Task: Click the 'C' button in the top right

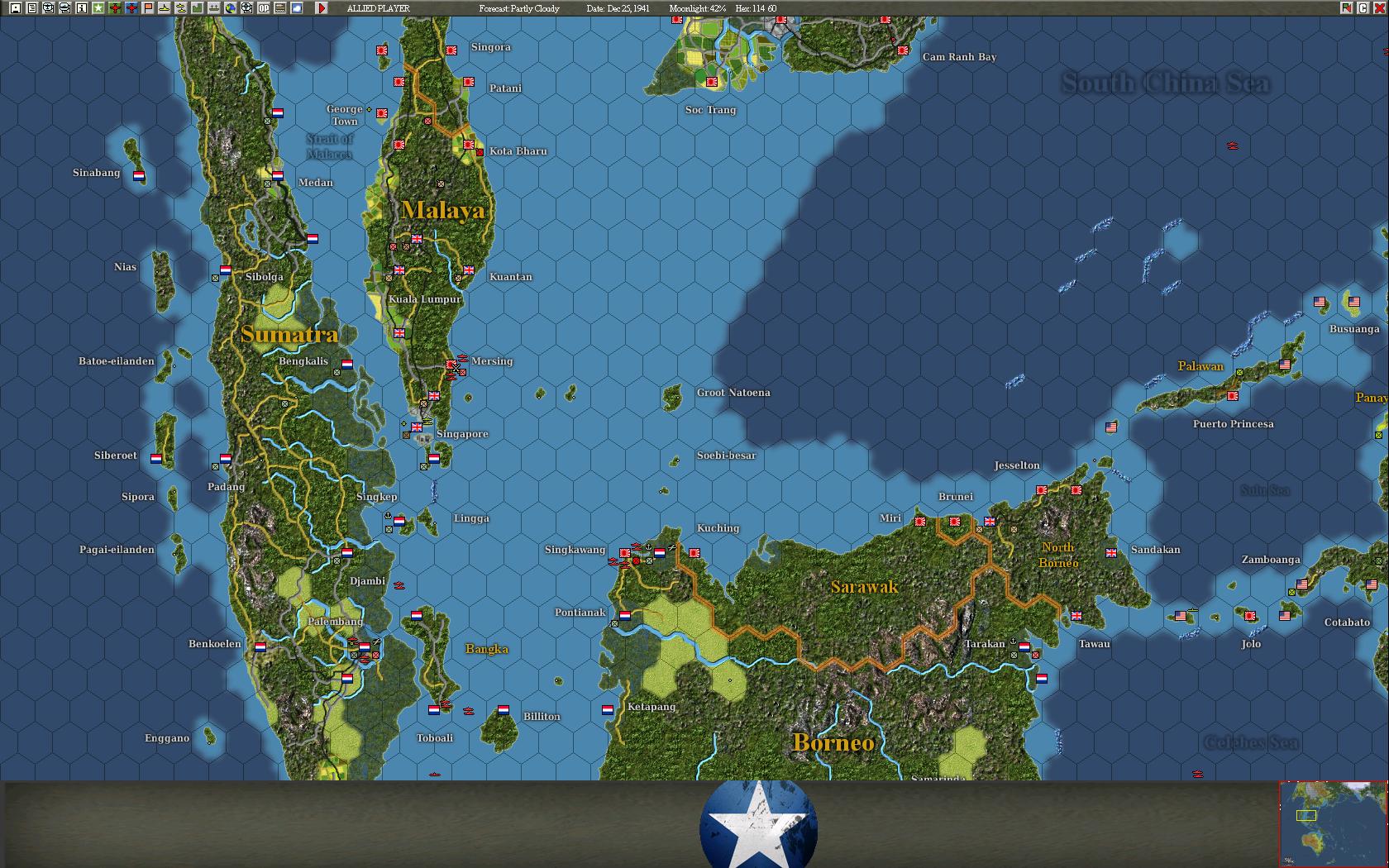Action: pos(1363,8)
